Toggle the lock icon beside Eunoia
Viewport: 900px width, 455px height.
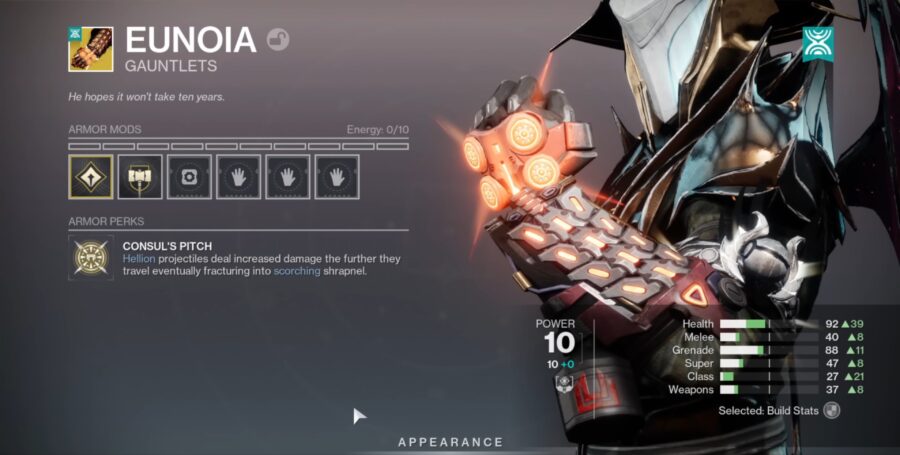278,40
